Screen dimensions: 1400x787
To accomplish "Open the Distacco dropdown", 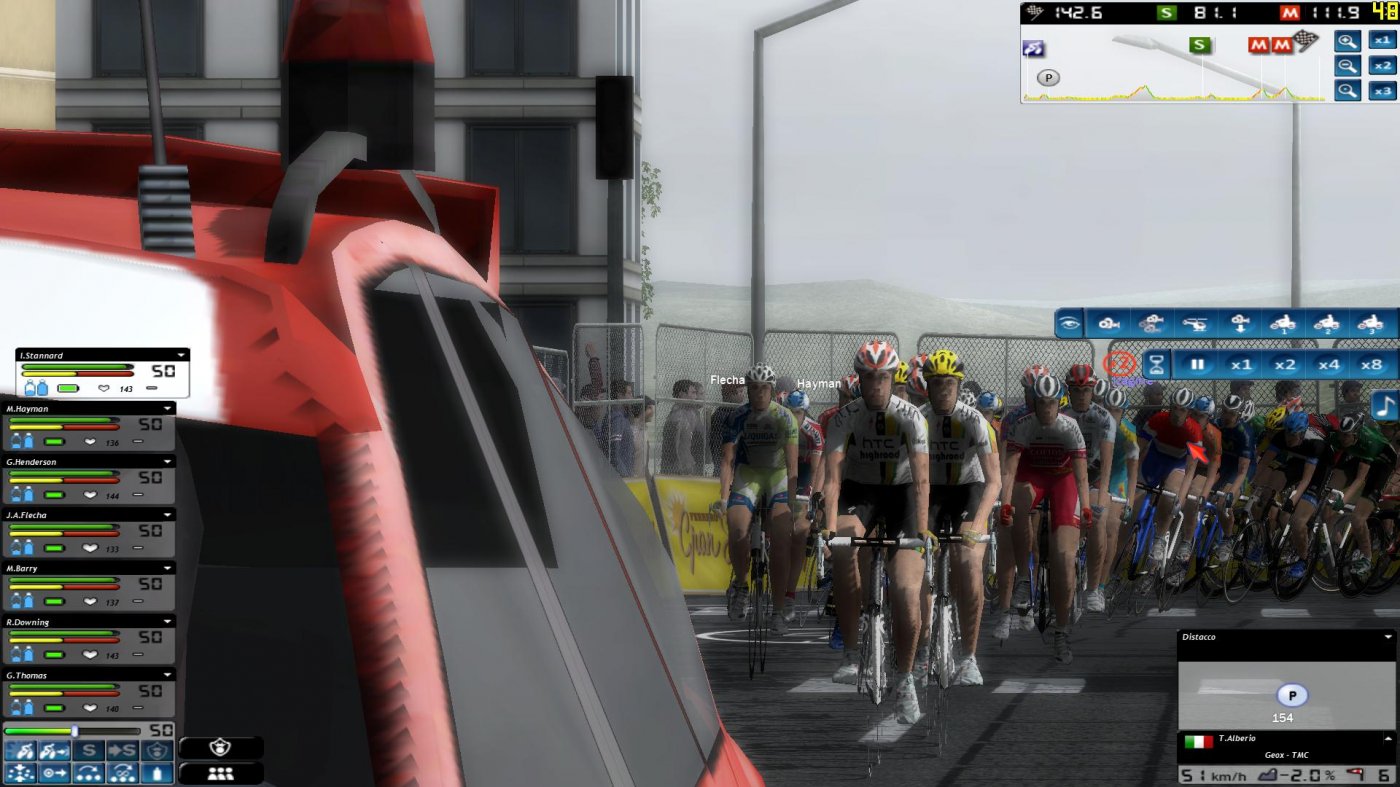I will point(1390,636).
